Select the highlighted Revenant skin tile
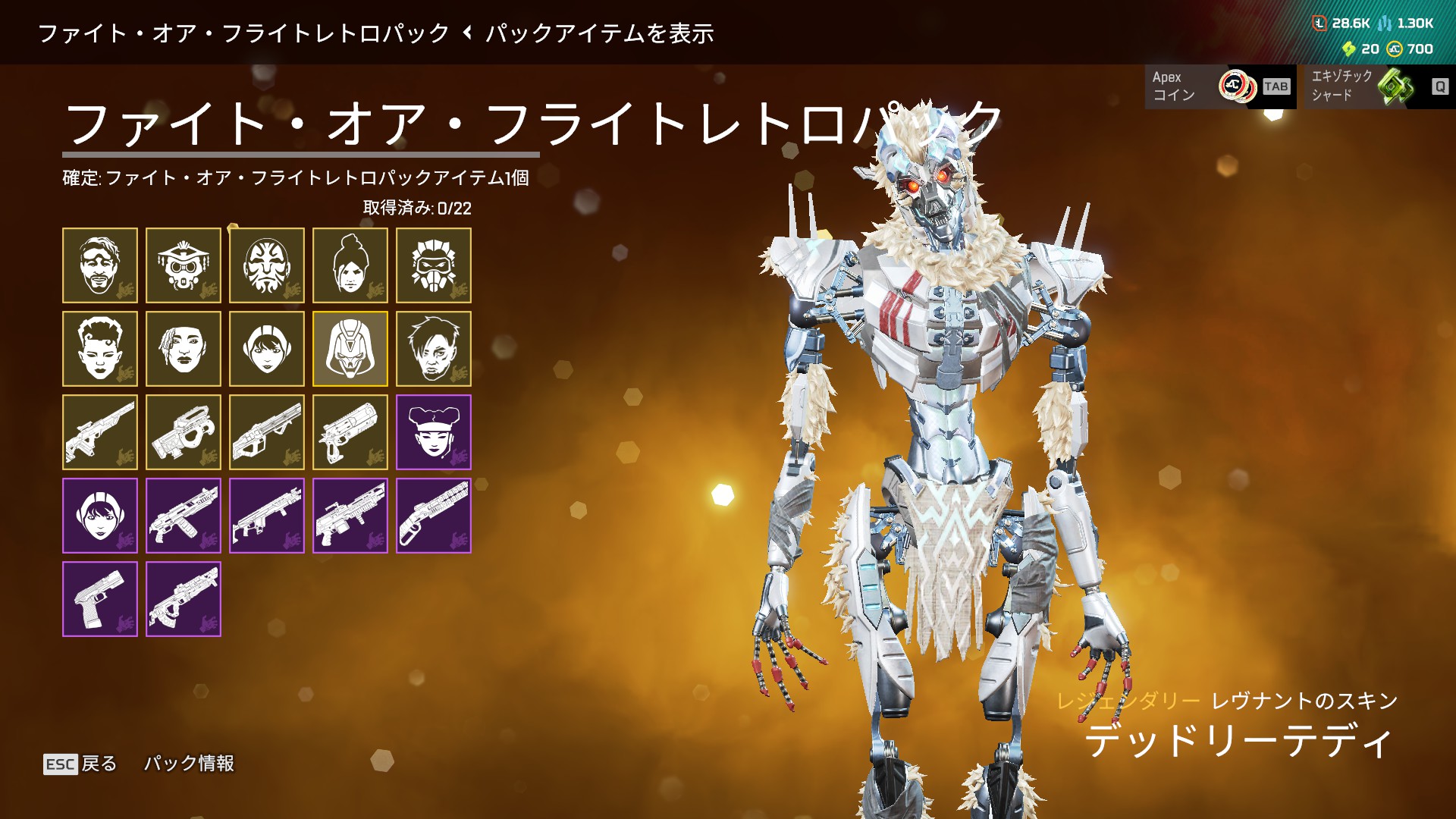Viewport: 1456px width, 819px height. [350, 349]
